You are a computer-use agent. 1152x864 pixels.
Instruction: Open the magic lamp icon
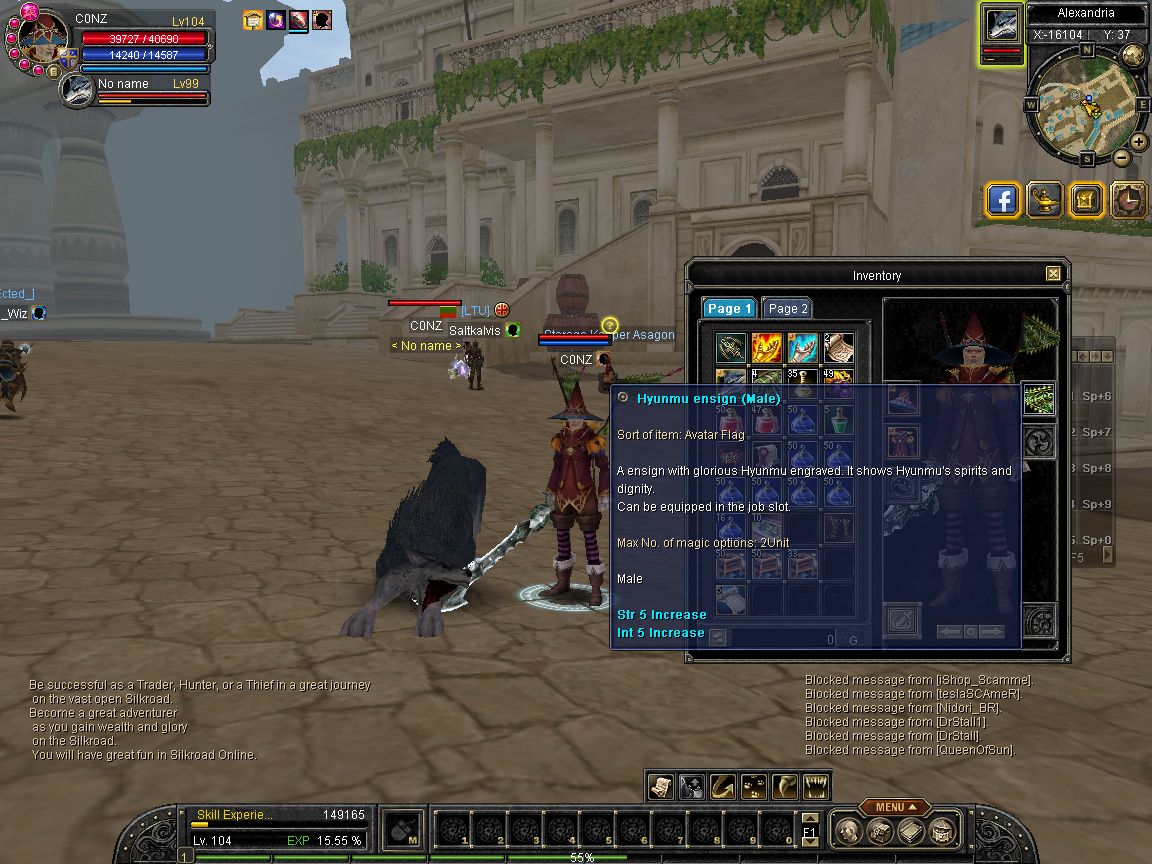point(1045,200)
